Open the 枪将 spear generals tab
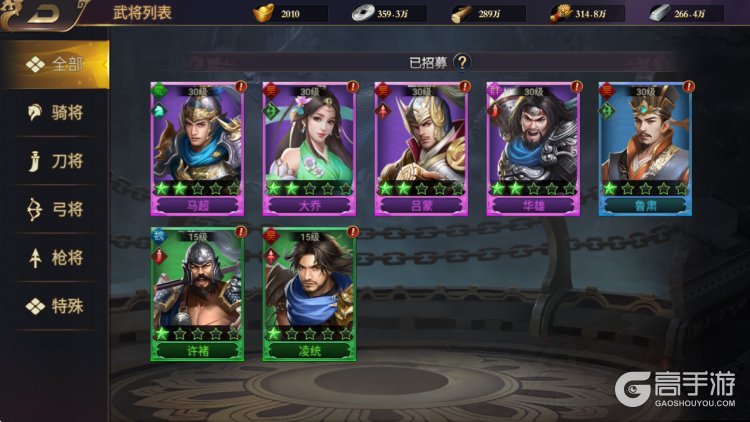750x422 pixels. [55, 258]
